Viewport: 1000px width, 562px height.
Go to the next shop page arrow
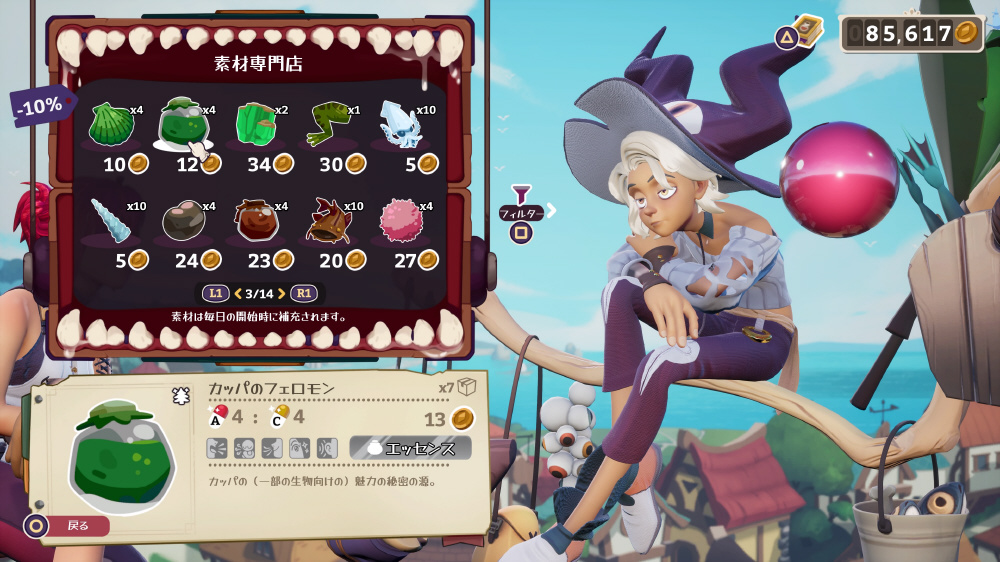click(282, 293)
